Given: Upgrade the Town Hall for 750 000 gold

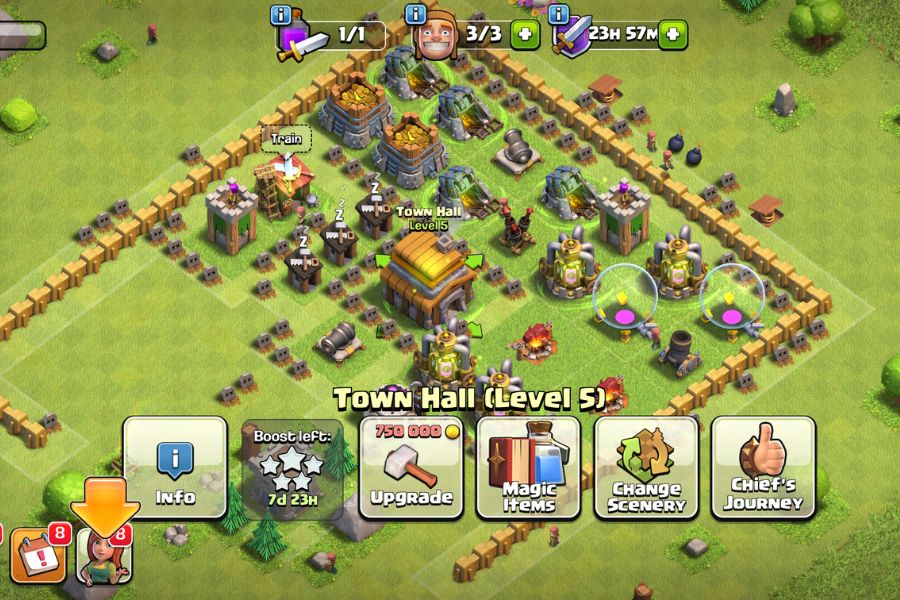Looking at the screenshot, I should pos(411,468).
